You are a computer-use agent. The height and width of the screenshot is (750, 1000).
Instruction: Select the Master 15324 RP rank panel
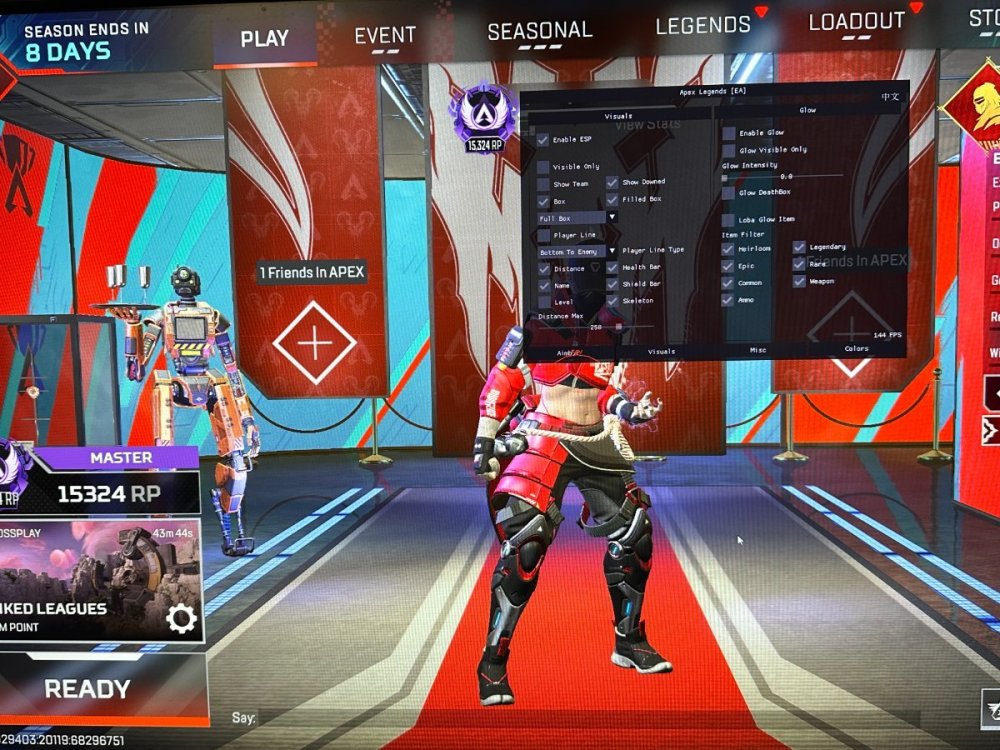coord(105,482)
